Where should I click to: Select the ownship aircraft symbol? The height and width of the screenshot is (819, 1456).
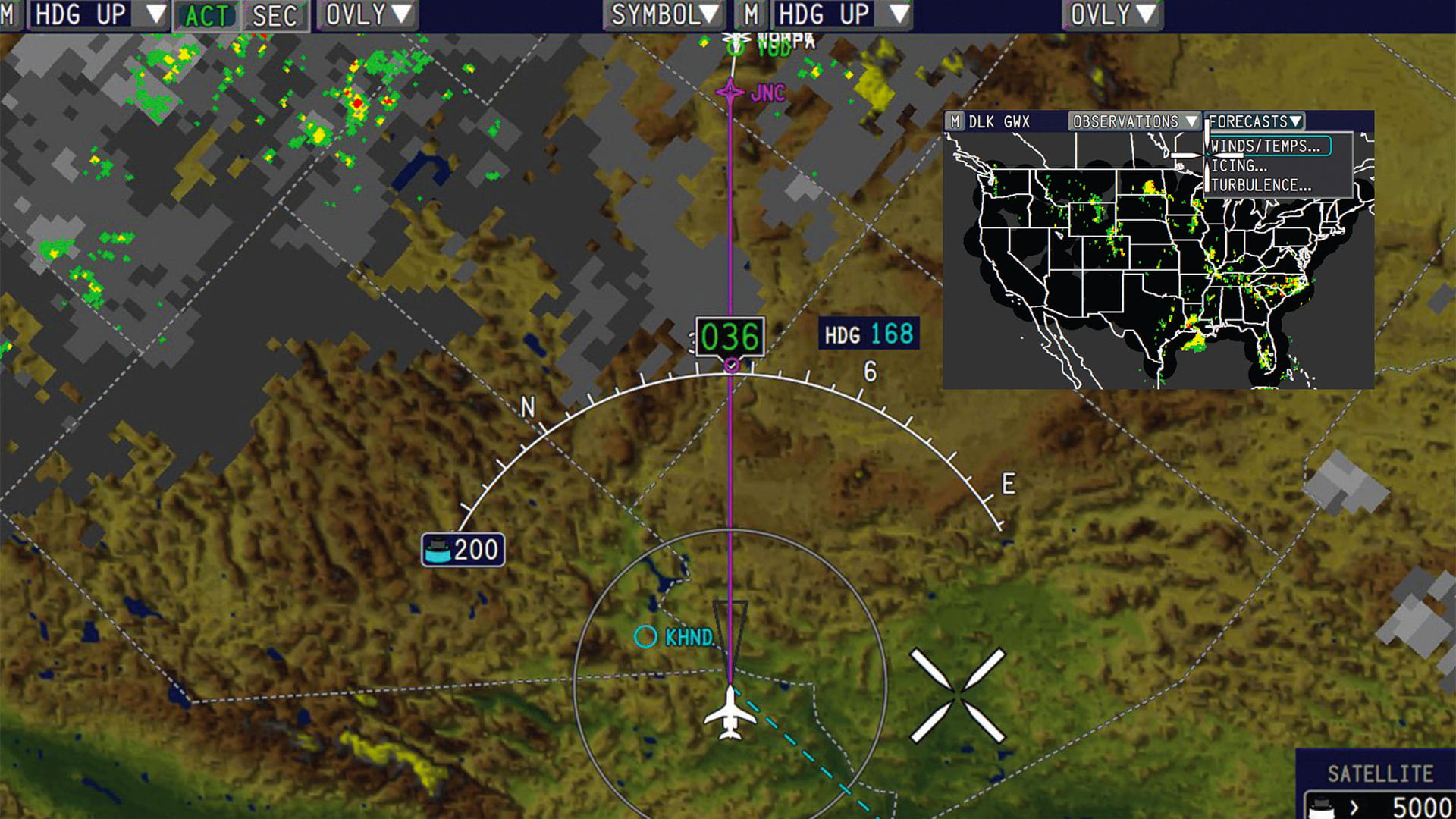[x=730, y=713]
